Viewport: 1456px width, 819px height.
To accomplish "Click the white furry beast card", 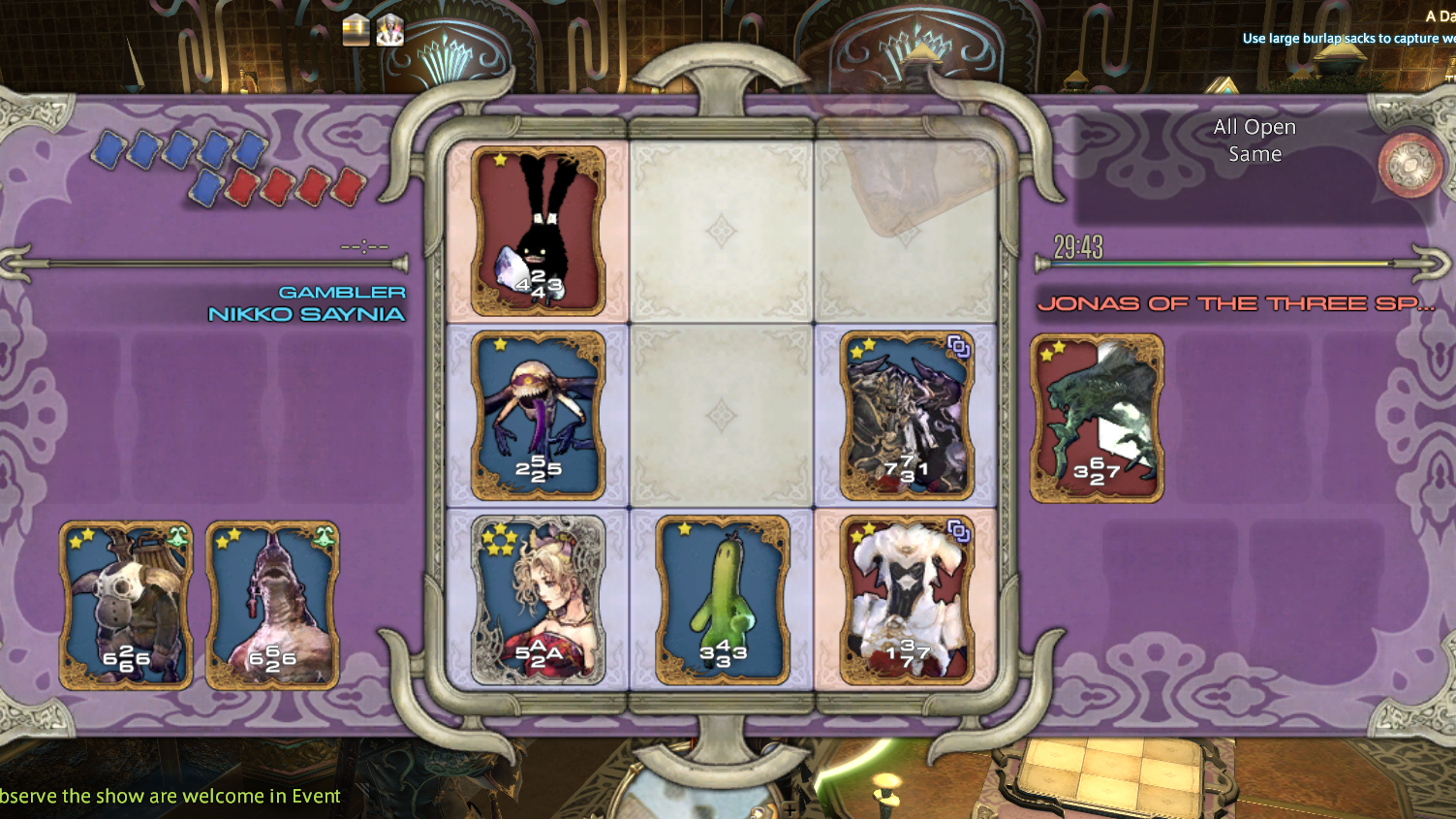I will coord(907,600).
